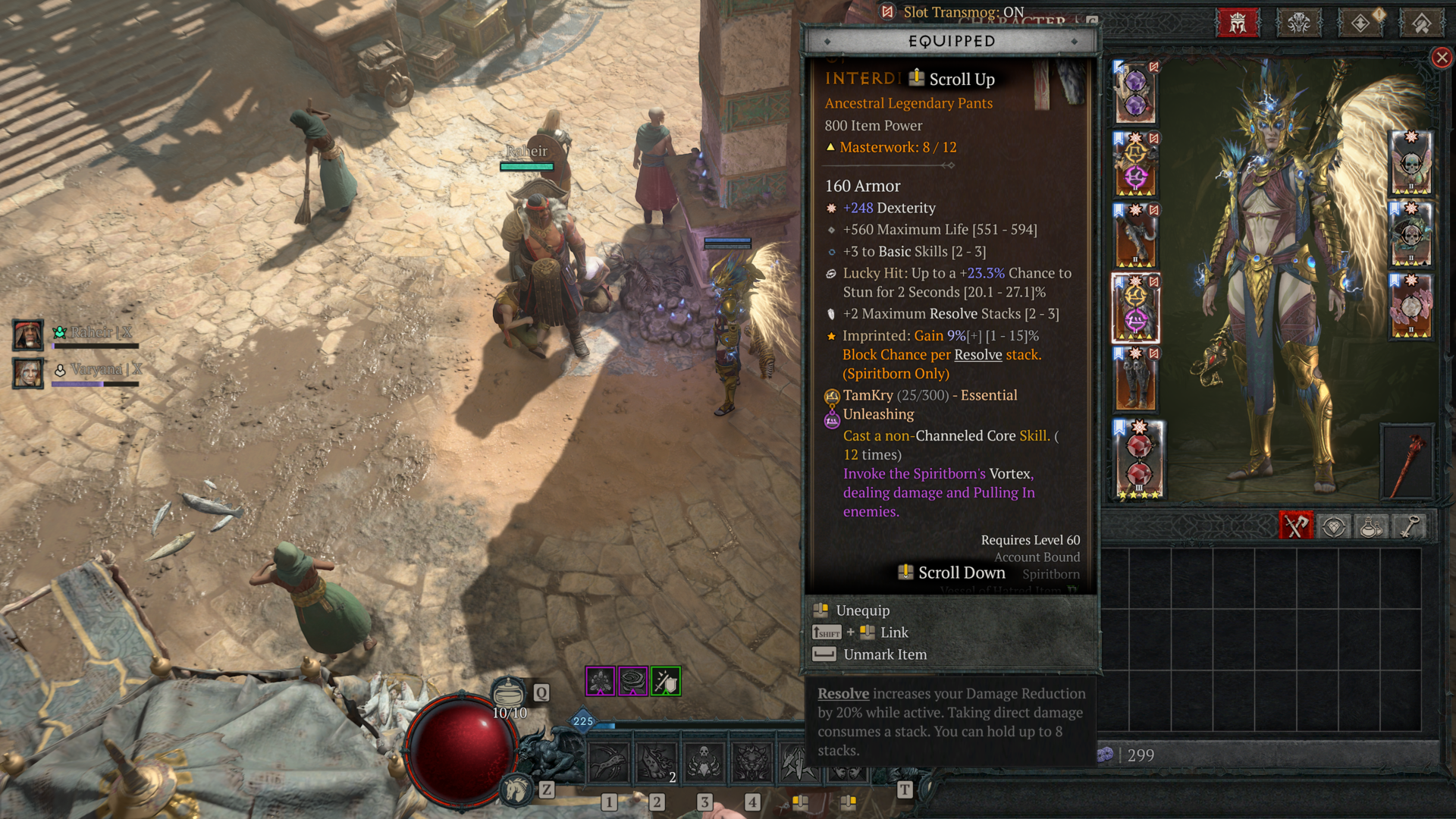Select the red staff weapon slot
This screenshot has height=819, width=1456.
tap(1407, 462)
